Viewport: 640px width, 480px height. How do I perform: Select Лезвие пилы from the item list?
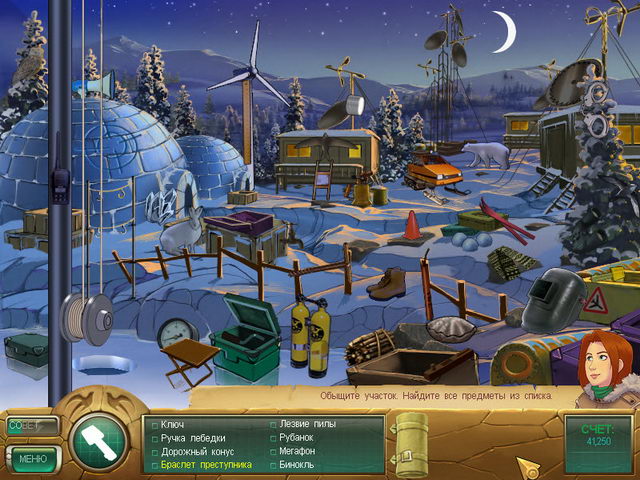(309, 424)
